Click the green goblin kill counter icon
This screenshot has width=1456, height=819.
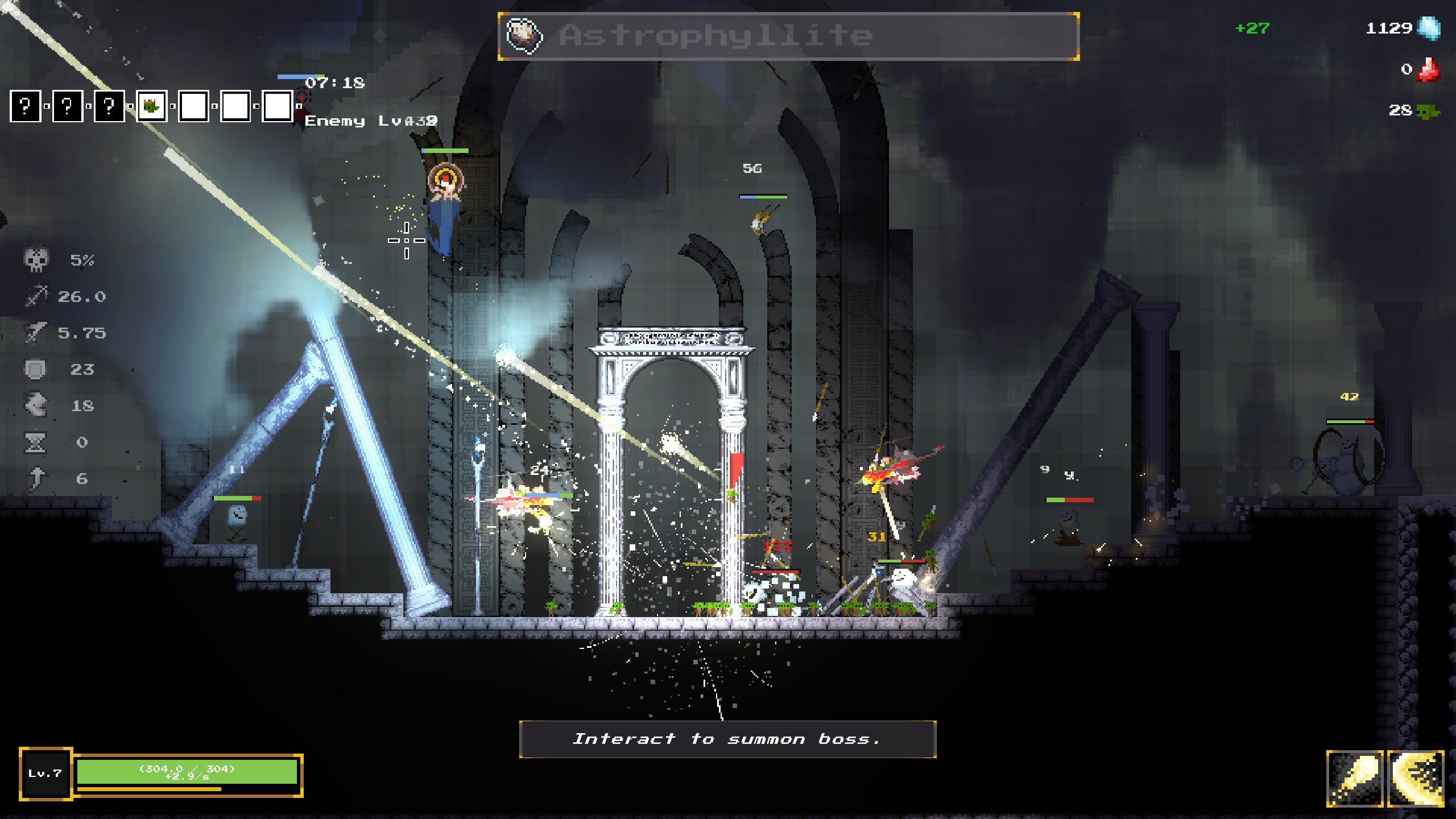[x=1428, y=111]
